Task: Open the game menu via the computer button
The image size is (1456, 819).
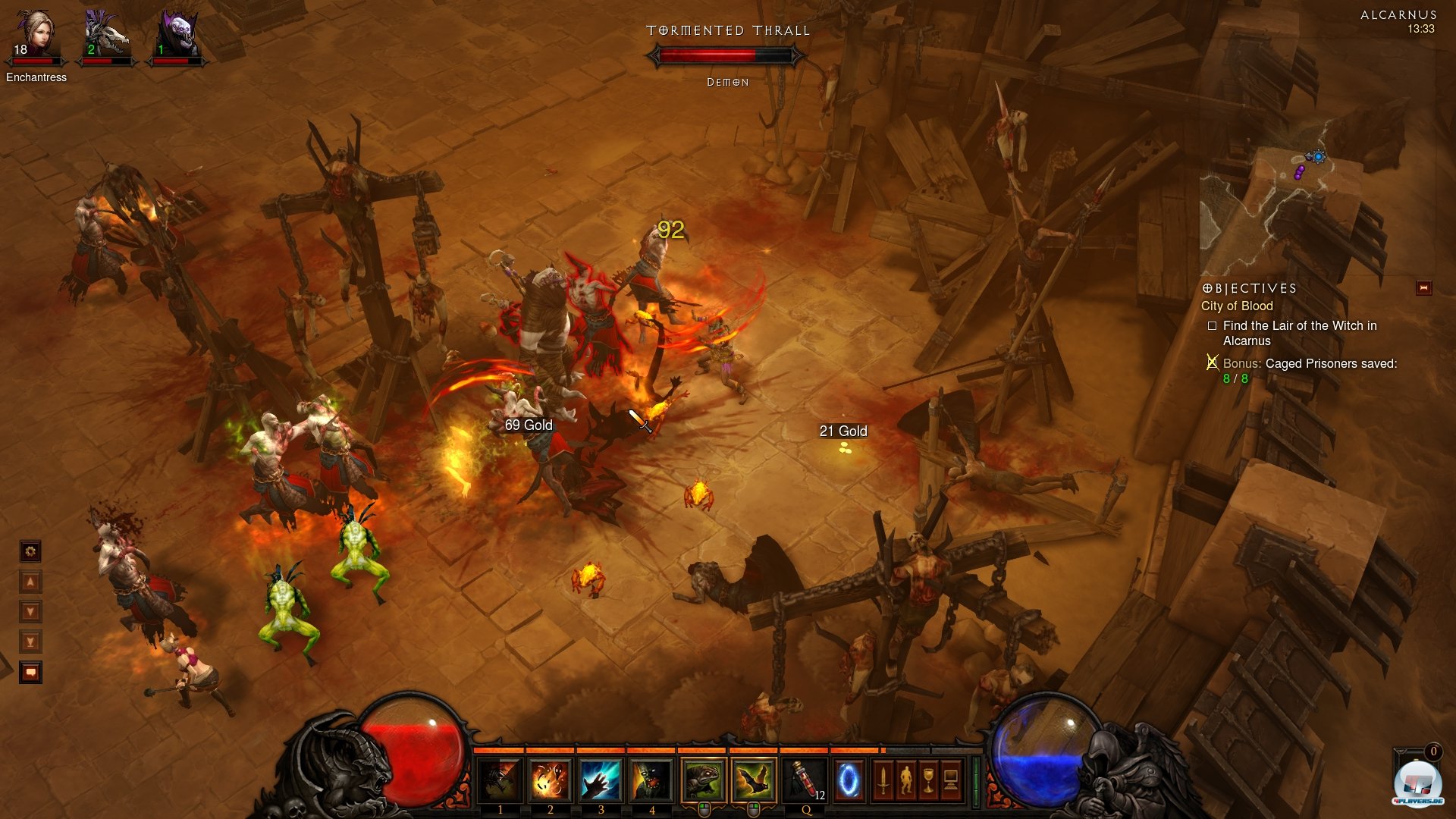Action: pyautogui.click(x=951, y=780)
